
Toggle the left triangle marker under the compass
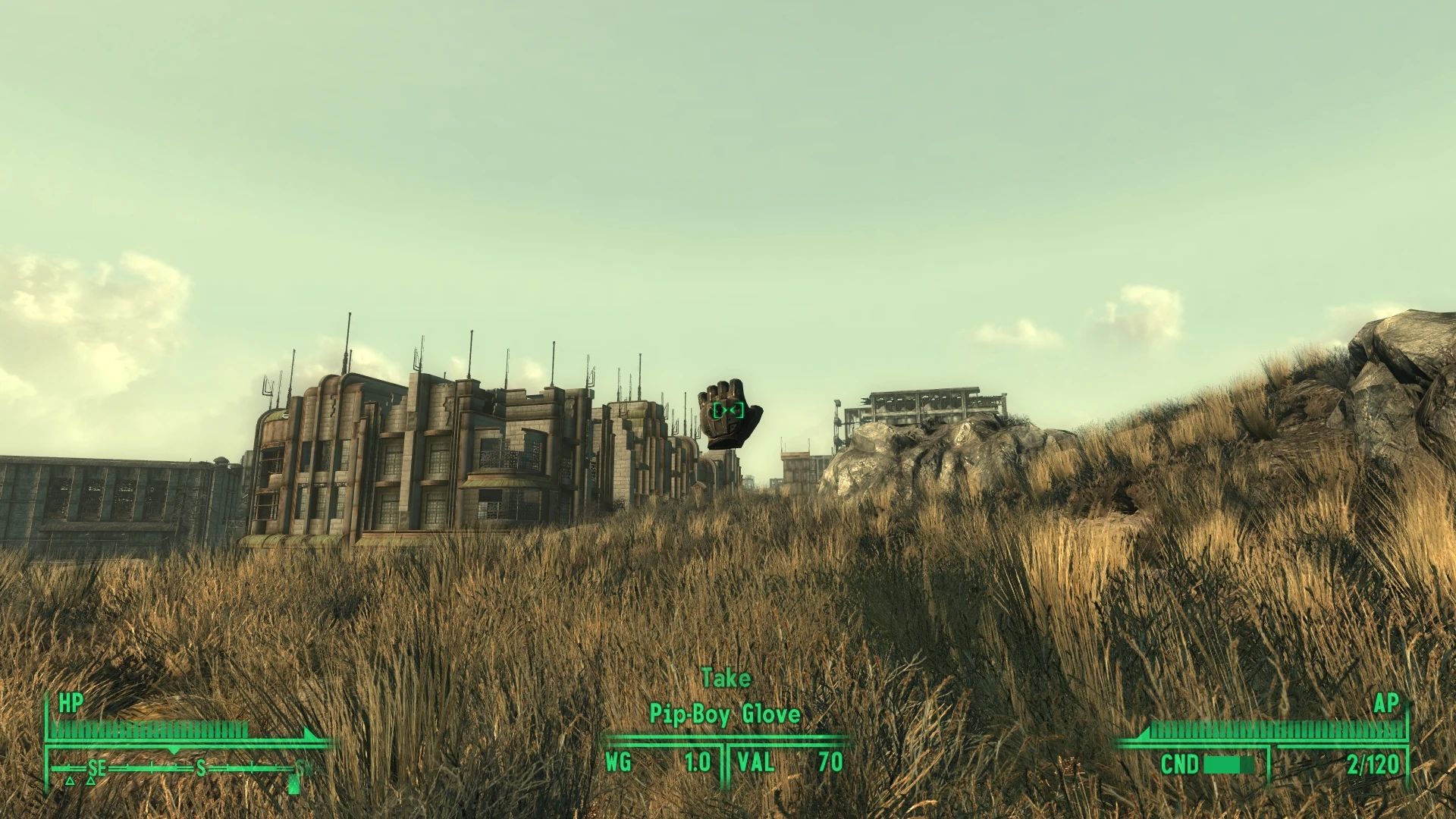[x=70, y=783]
